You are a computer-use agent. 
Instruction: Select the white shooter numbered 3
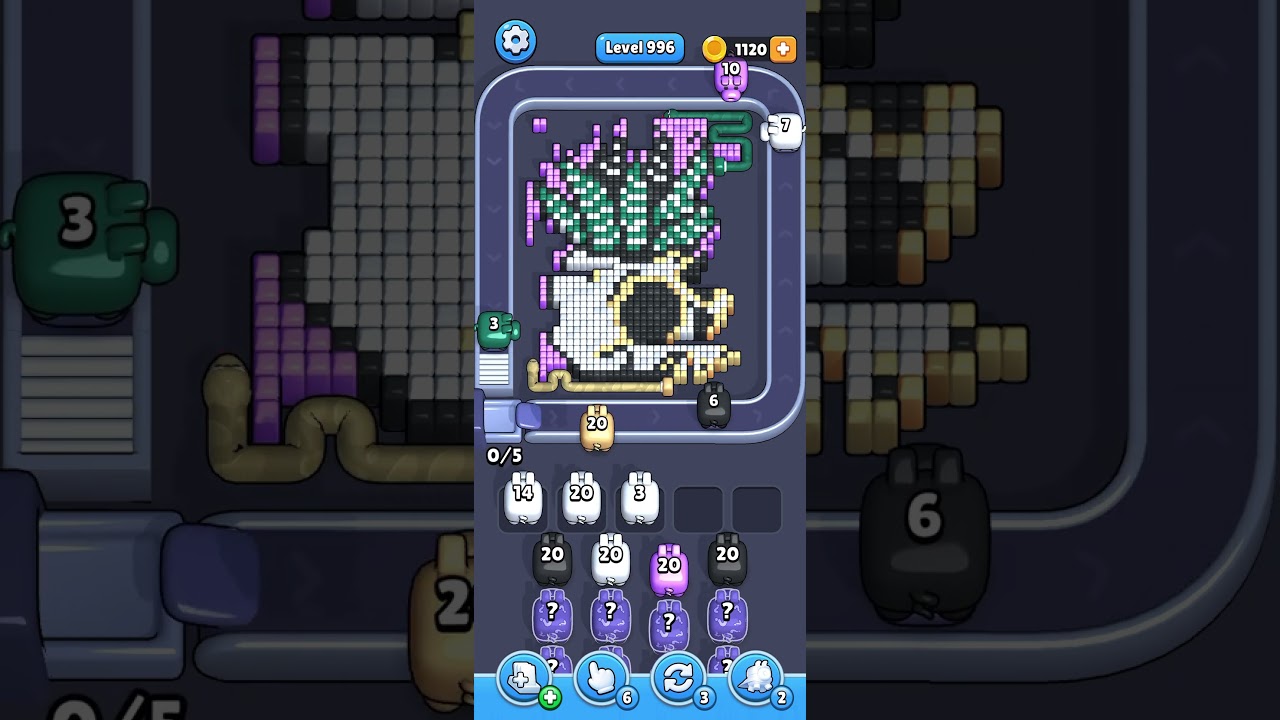click(x=640, y=499)
